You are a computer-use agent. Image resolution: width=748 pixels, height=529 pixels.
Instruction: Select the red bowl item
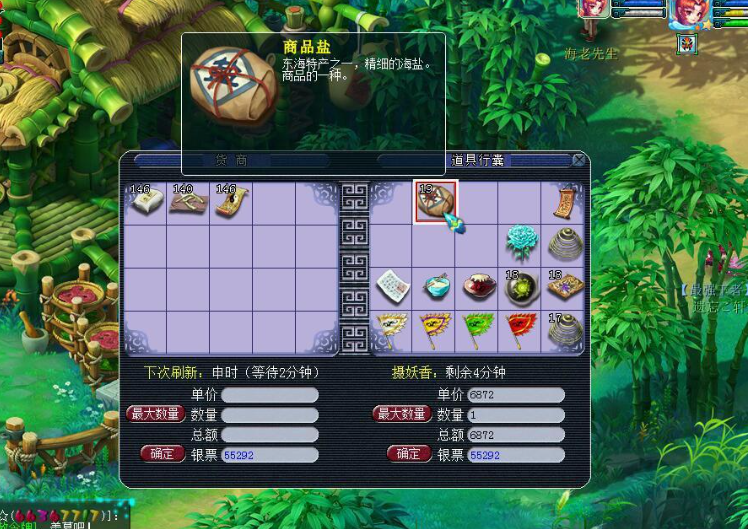[479, 288]
